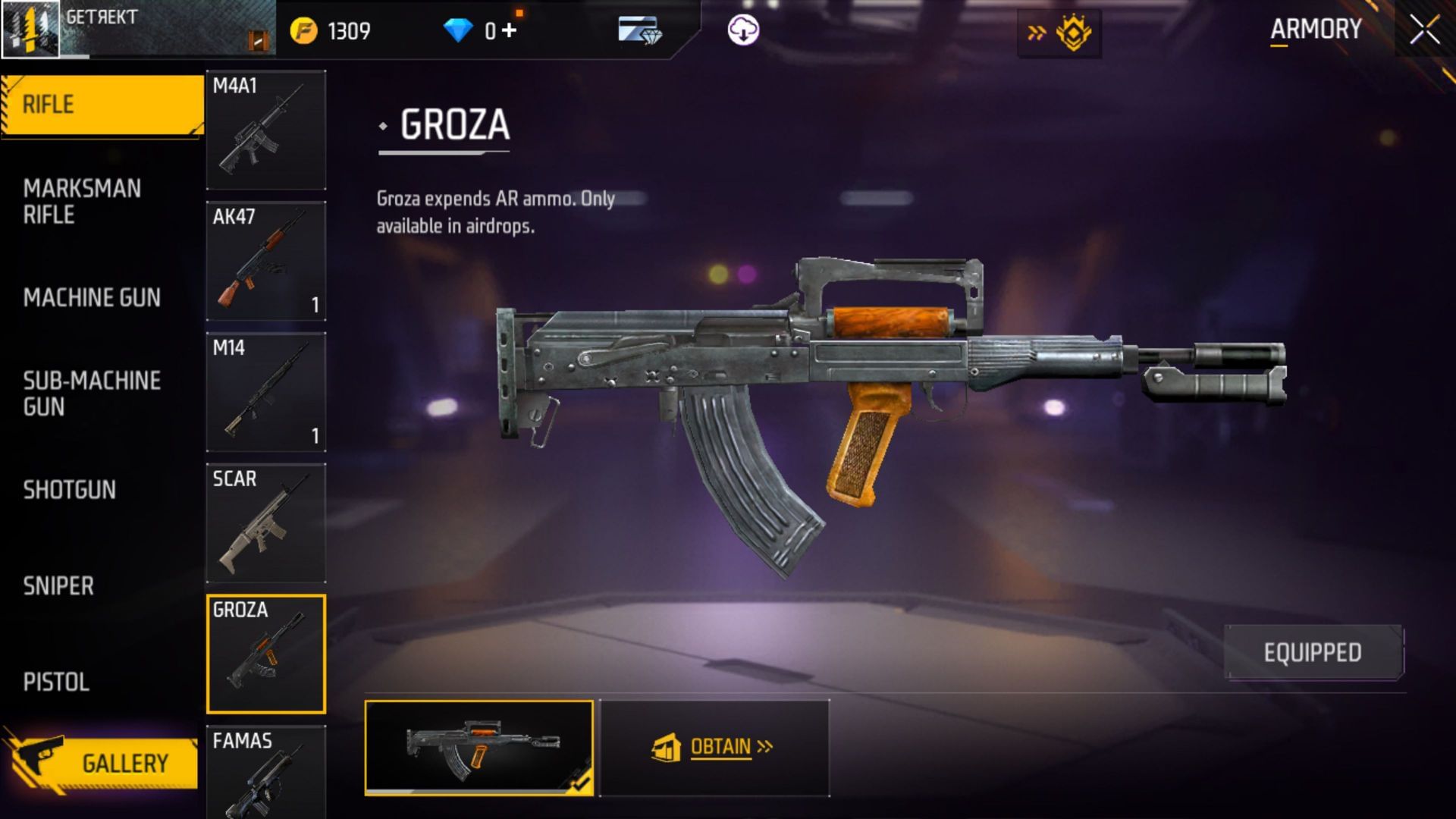Viewport: 1456px width, 819px height.
Task: Select the M14 rifle tile
Action: pos(265,392)
